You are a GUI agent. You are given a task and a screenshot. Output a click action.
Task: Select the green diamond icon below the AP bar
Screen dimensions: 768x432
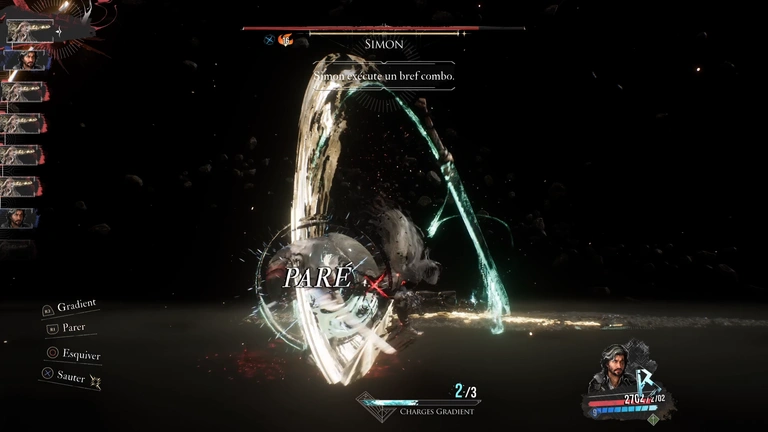pos(653,419)
